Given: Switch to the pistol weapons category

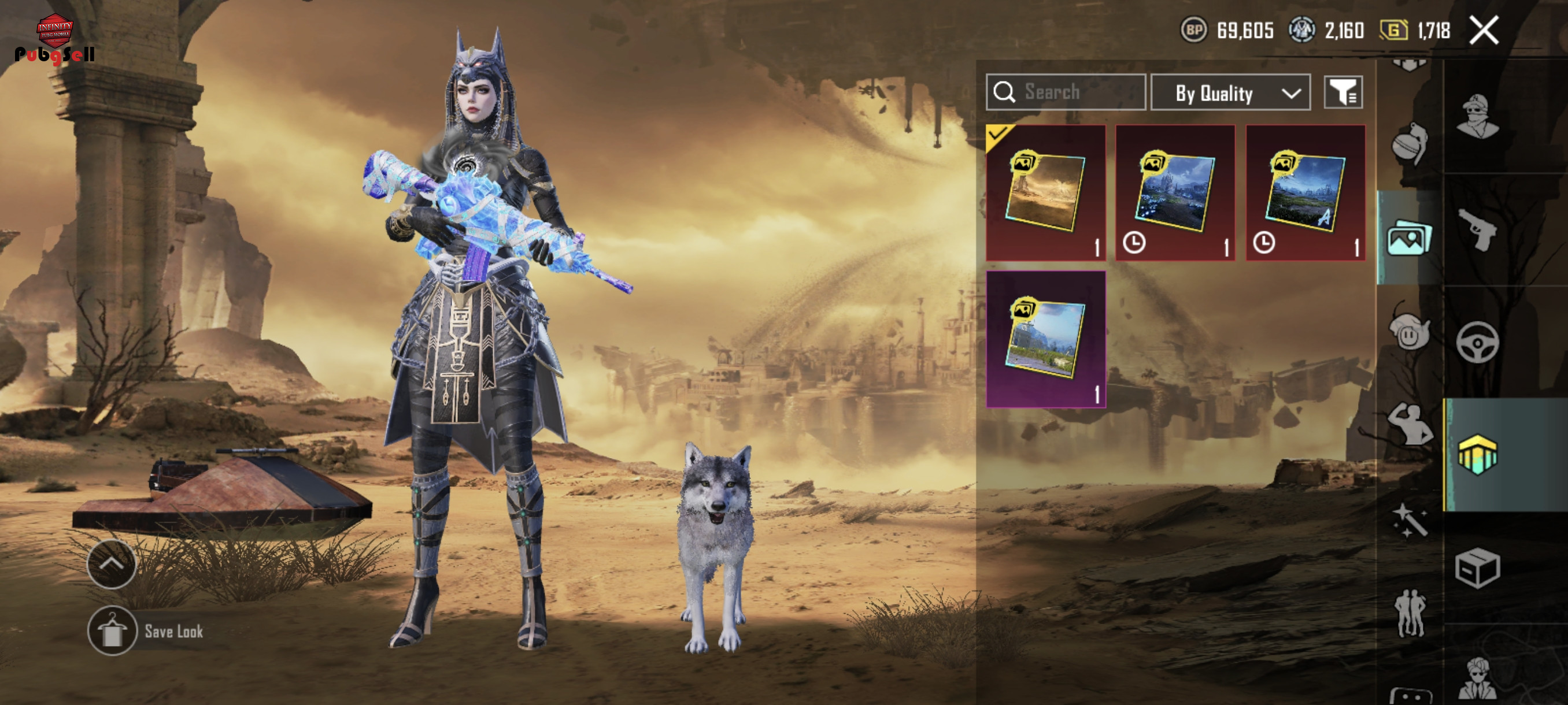Looking at the screenshot, I should (1477, 229).
